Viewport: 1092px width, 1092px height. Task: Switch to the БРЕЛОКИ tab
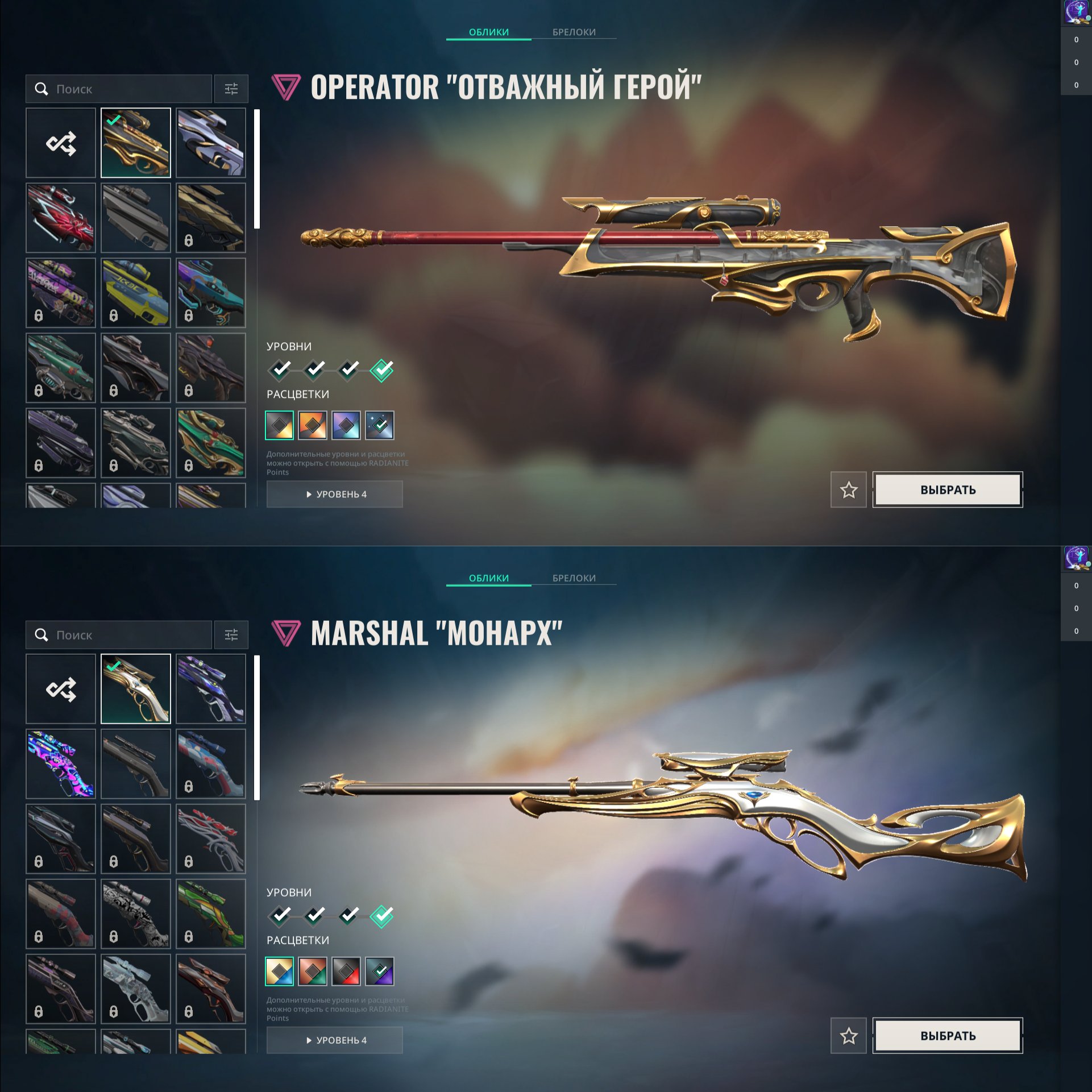[573, 32]
